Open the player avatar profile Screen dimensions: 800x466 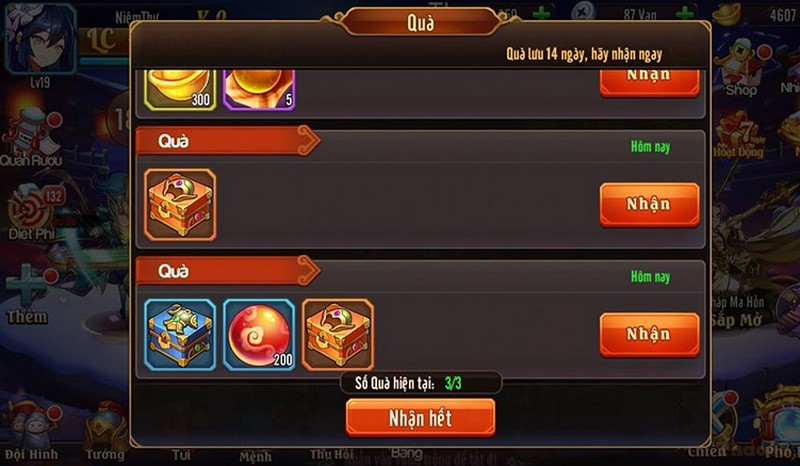[x=40, y=38]
